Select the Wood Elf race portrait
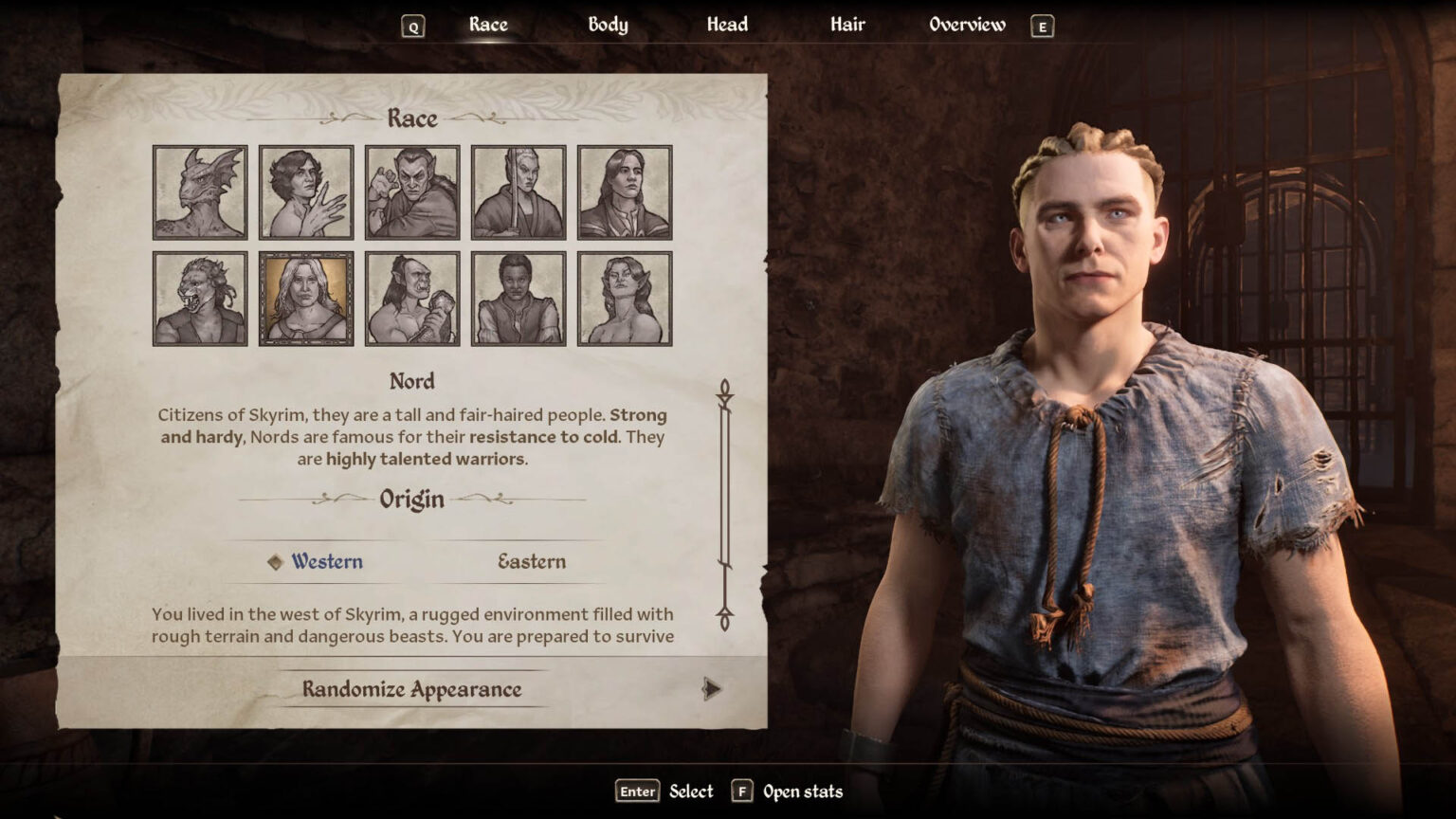 [624, 299]
